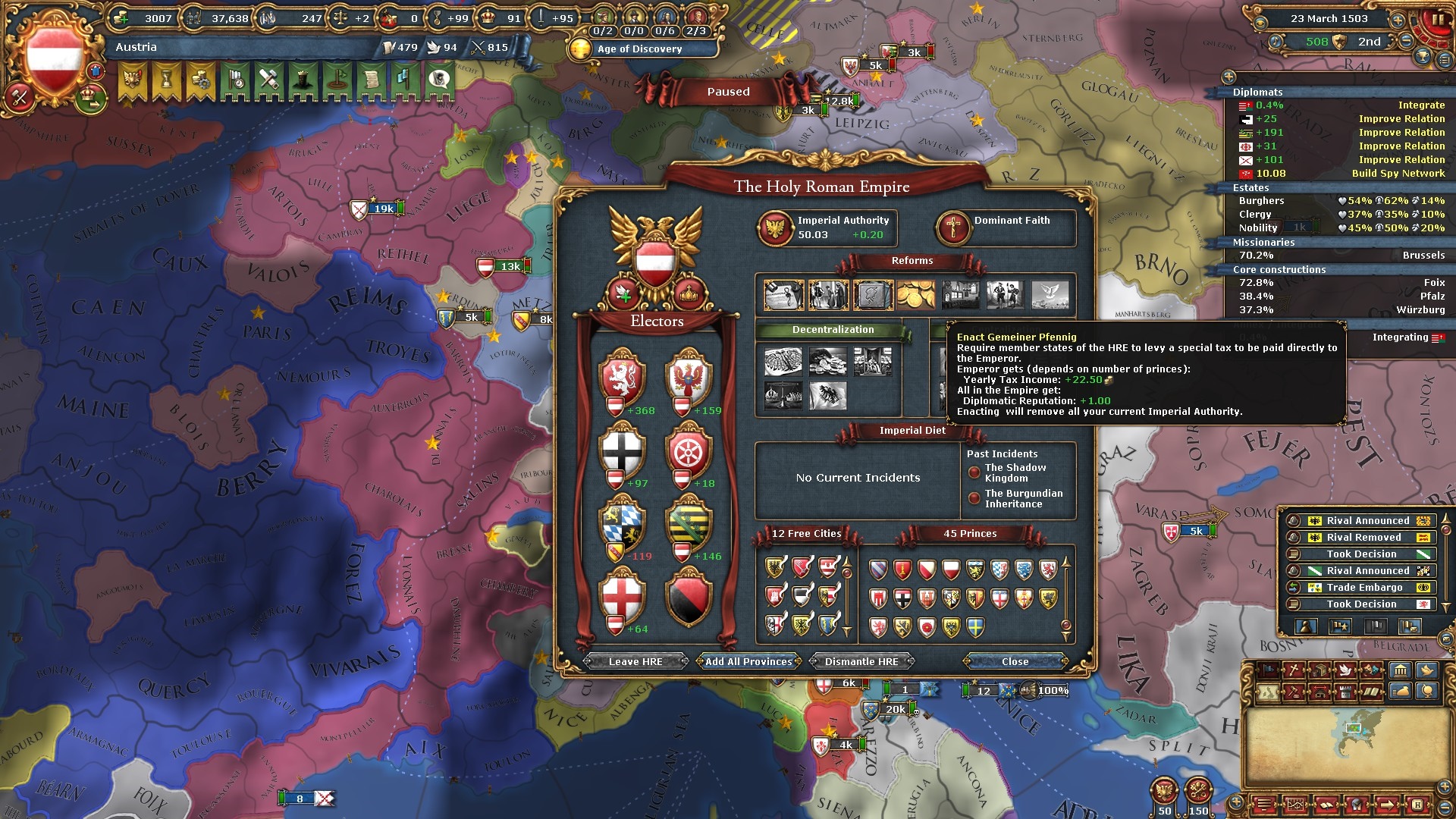Open The Burgundian Inheritance past incident
1456x819 pixels.
click(1023, 499)
